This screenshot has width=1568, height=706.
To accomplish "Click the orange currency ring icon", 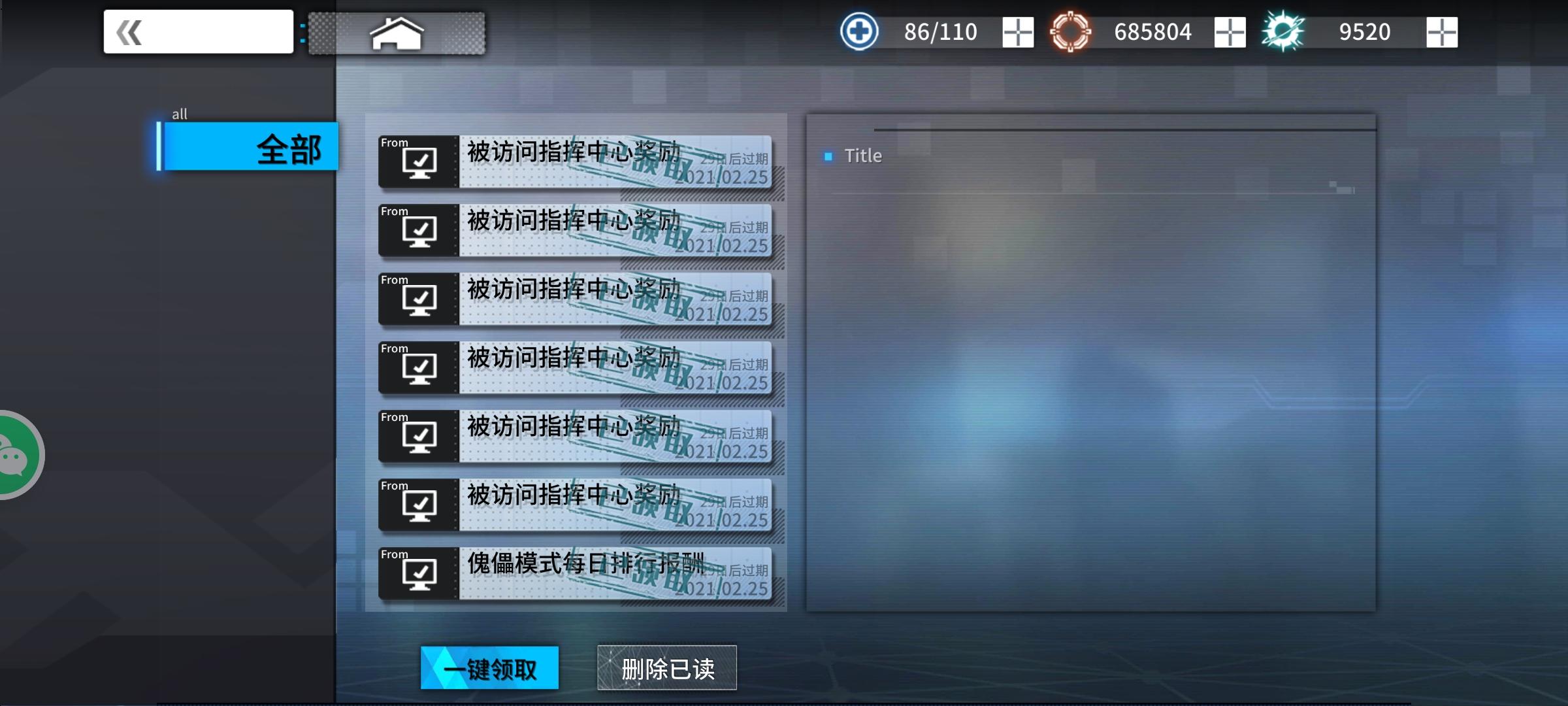I will pyautogui.click(x=1072, y=31).
